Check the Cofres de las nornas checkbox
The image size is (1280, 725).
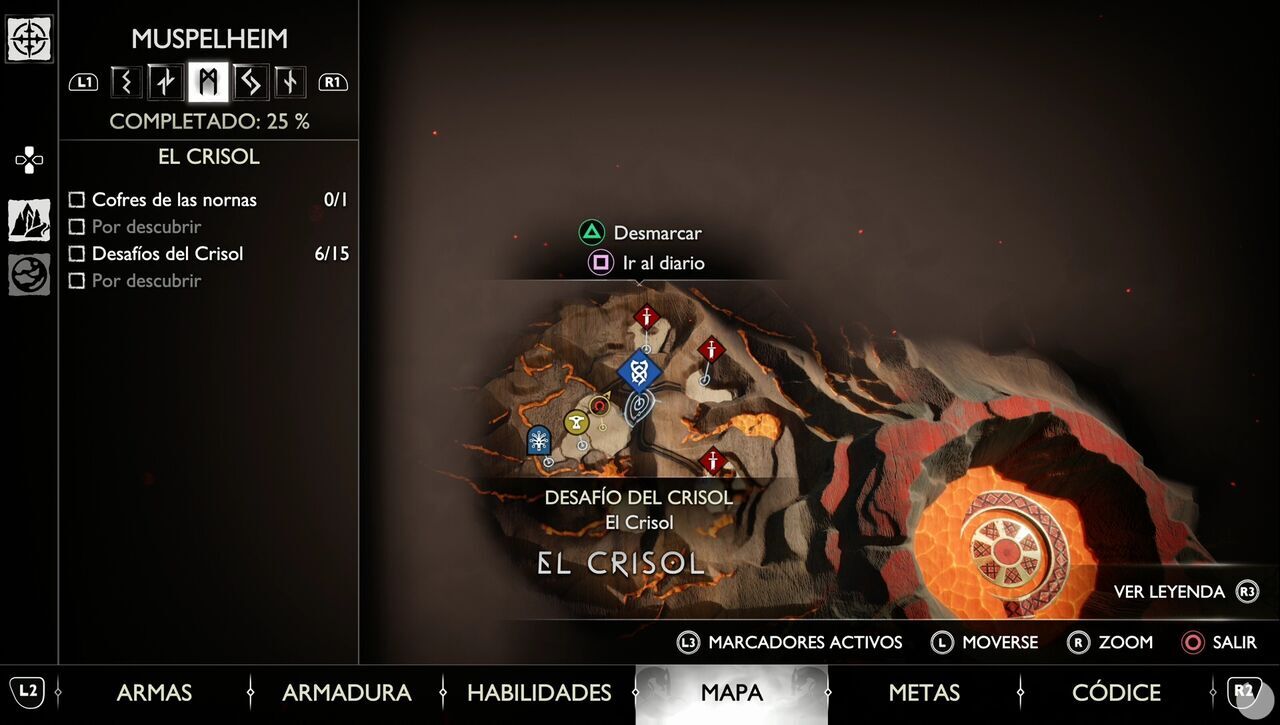(77, 200)
